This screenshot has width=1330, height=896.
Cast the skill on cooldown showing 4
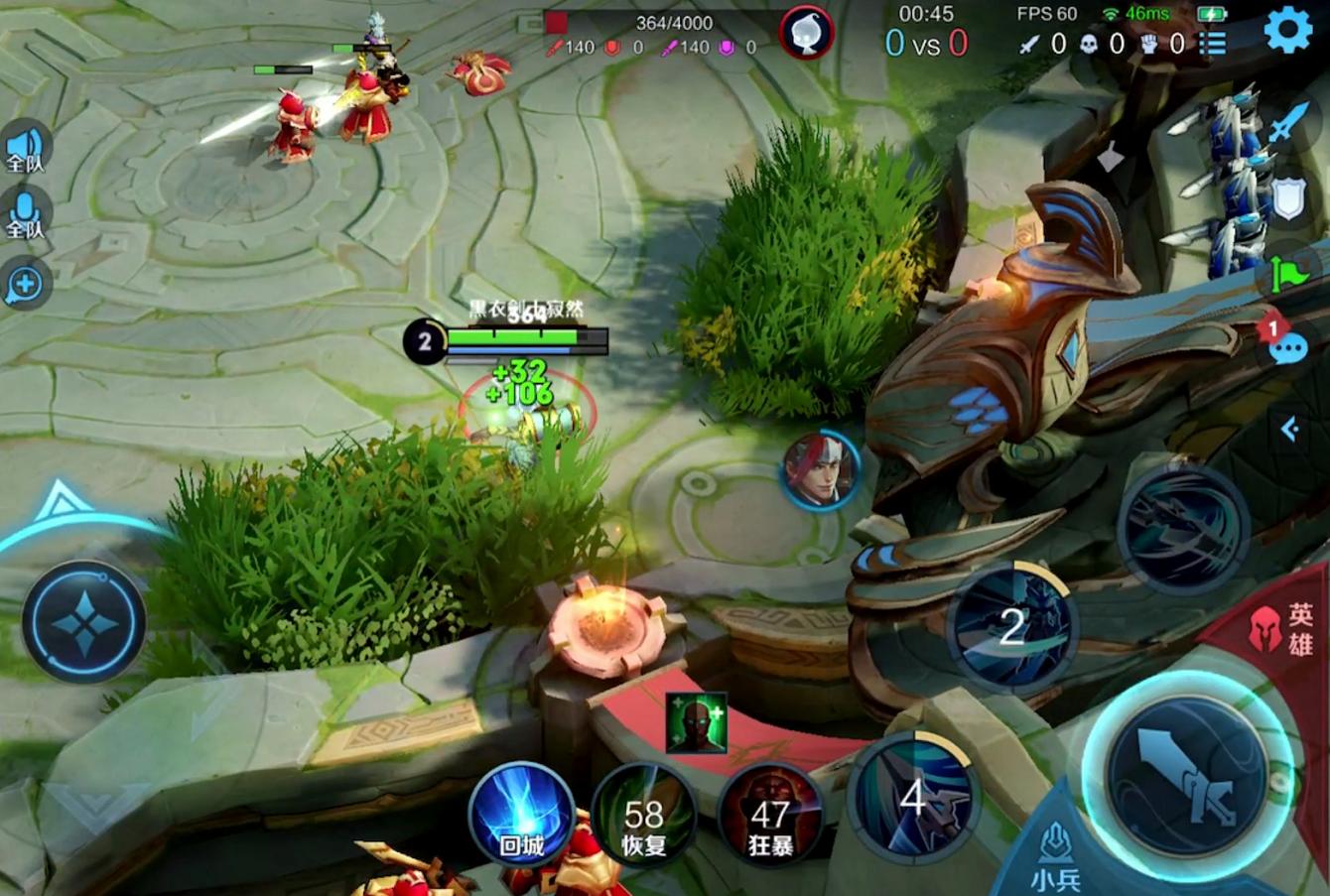tap(913, 796)
